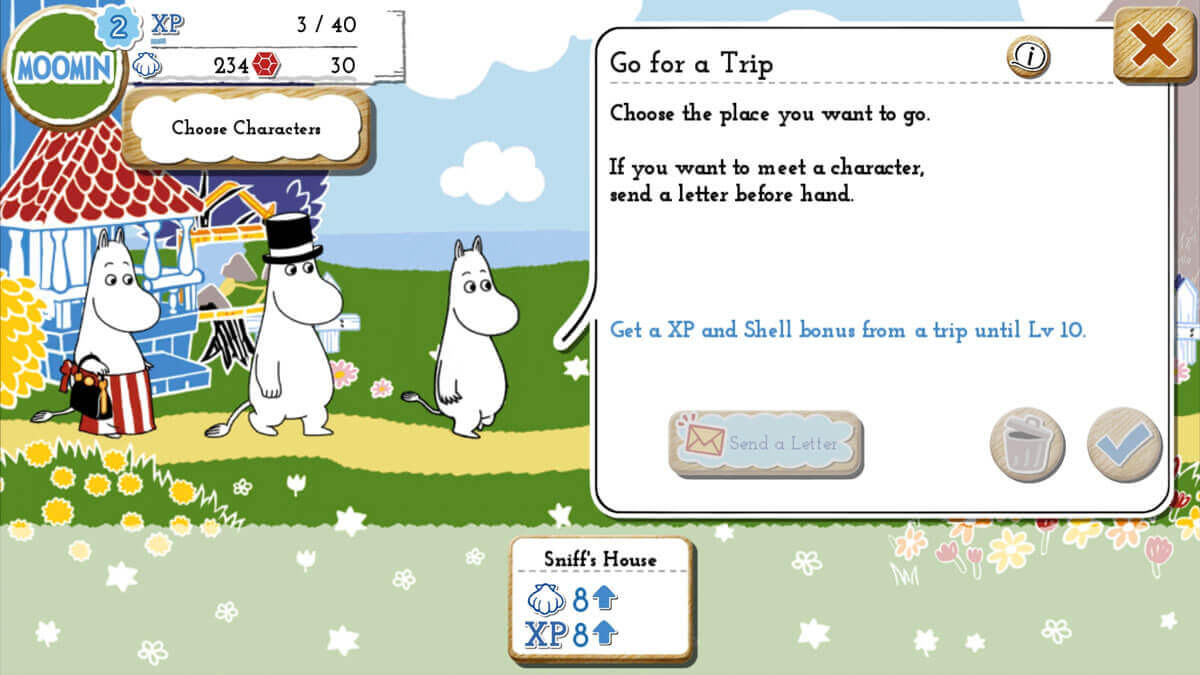The width and height of the screenshot is (1200, 675).
Task: Send a Letter before the trip
Action: 766,443
